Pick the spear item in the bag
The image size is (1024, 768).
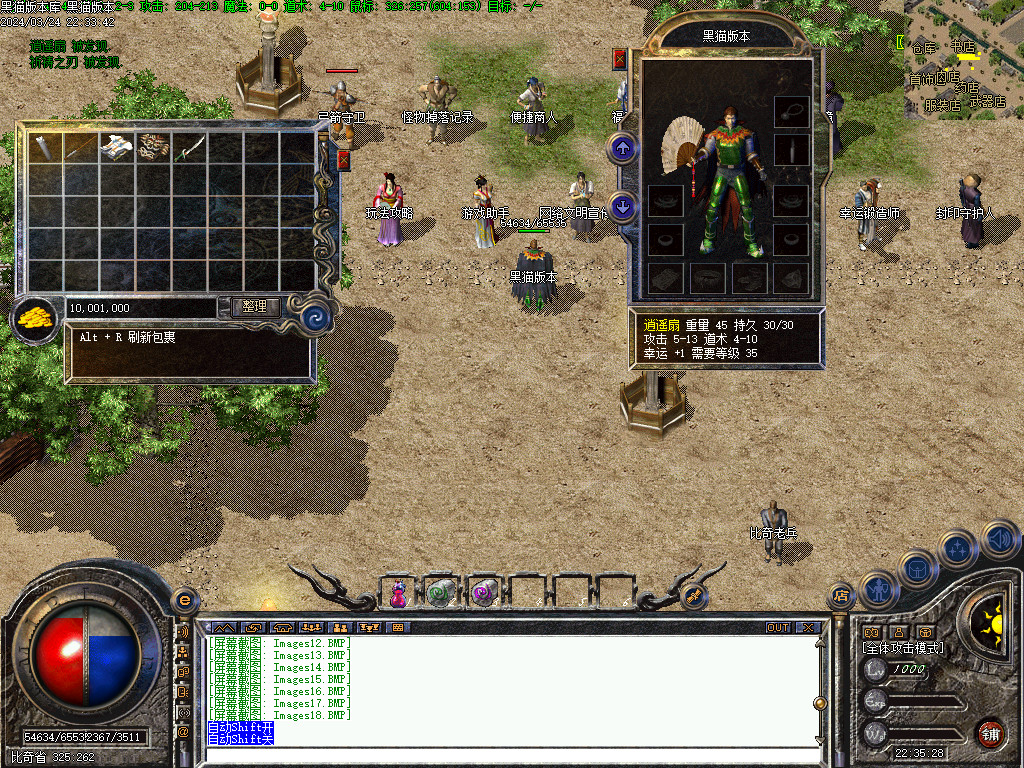[x=81, y=148]
